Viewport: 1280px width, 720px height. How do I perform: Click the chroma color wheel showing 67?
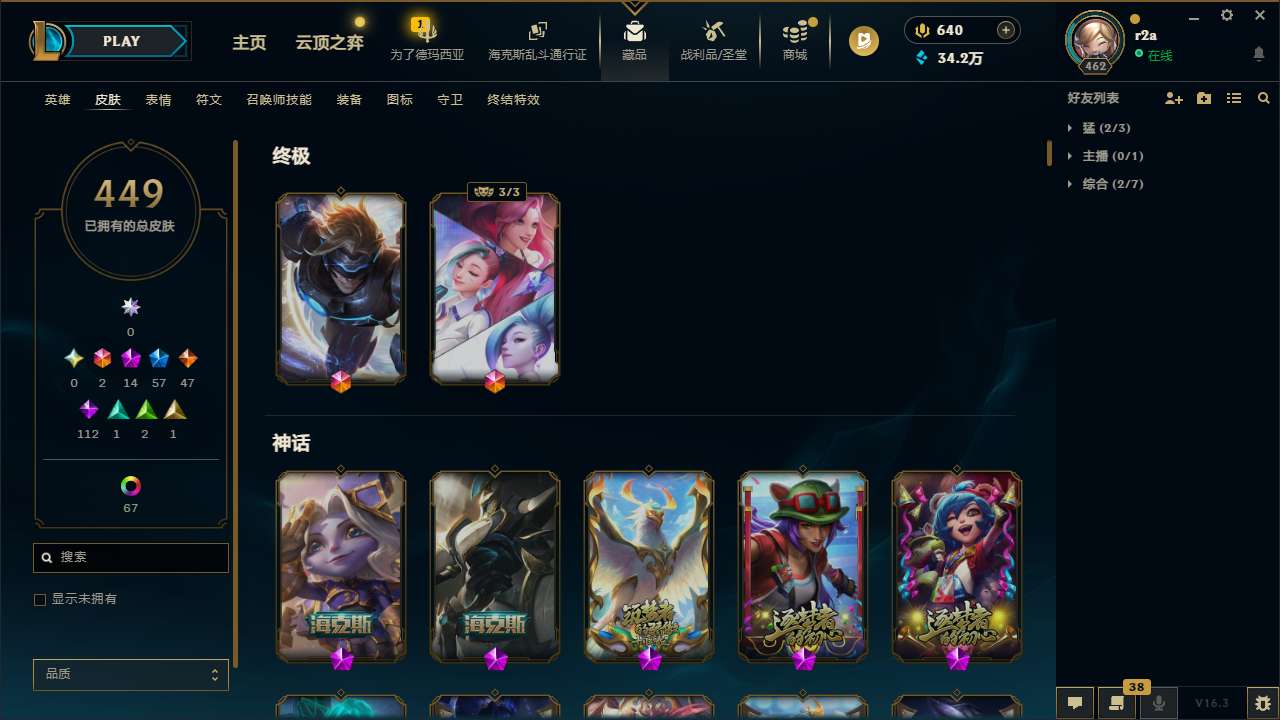(x=130, y=483)
